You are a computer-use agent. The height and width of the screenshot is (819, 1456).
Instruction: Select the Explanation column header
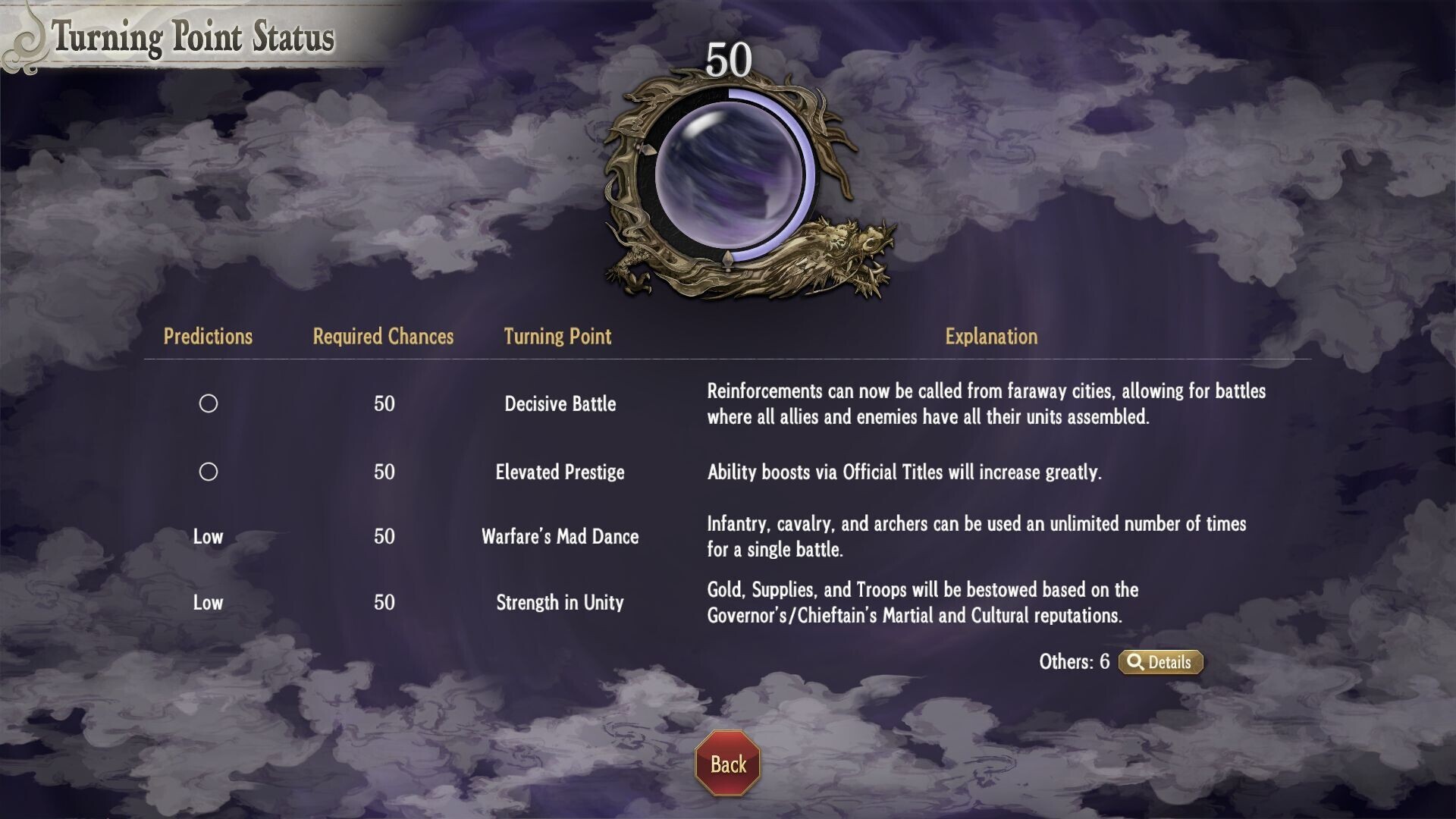[990, 337]
